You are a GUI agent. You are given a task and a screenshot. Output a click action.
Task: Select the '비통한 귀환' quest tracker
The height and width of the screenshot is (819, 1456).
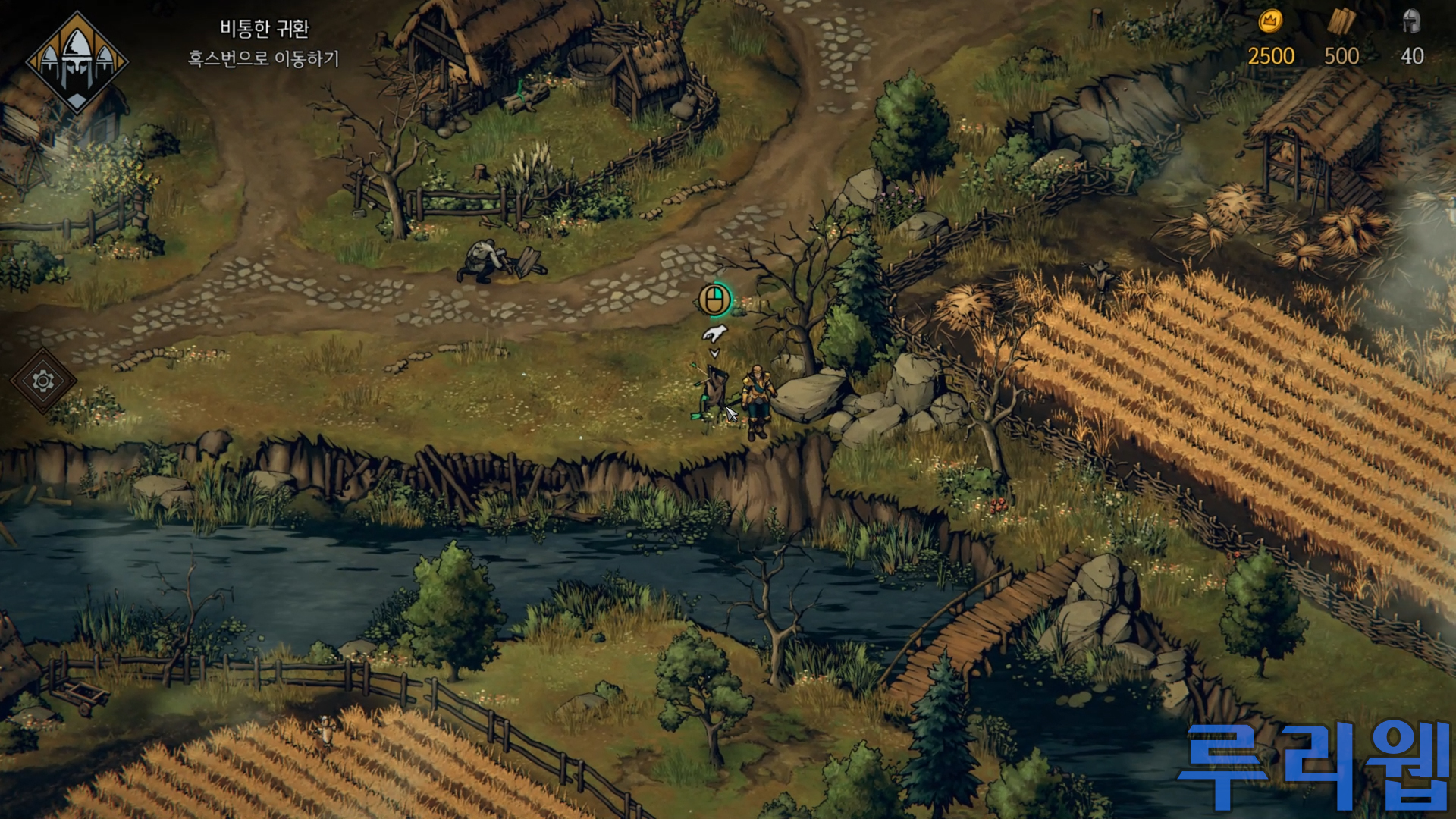coord(264,30)
